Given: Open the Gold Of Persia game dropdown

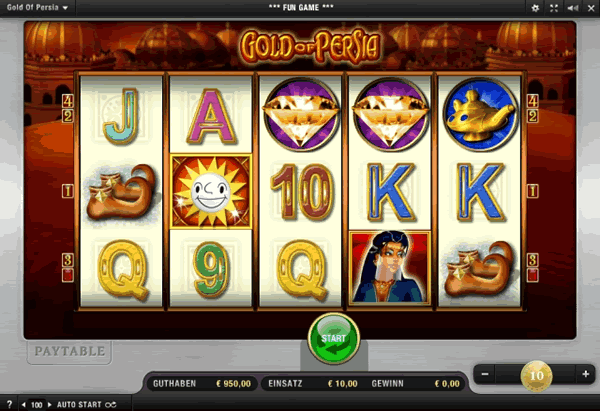Looking at the screenshot, I should [36, 7].
